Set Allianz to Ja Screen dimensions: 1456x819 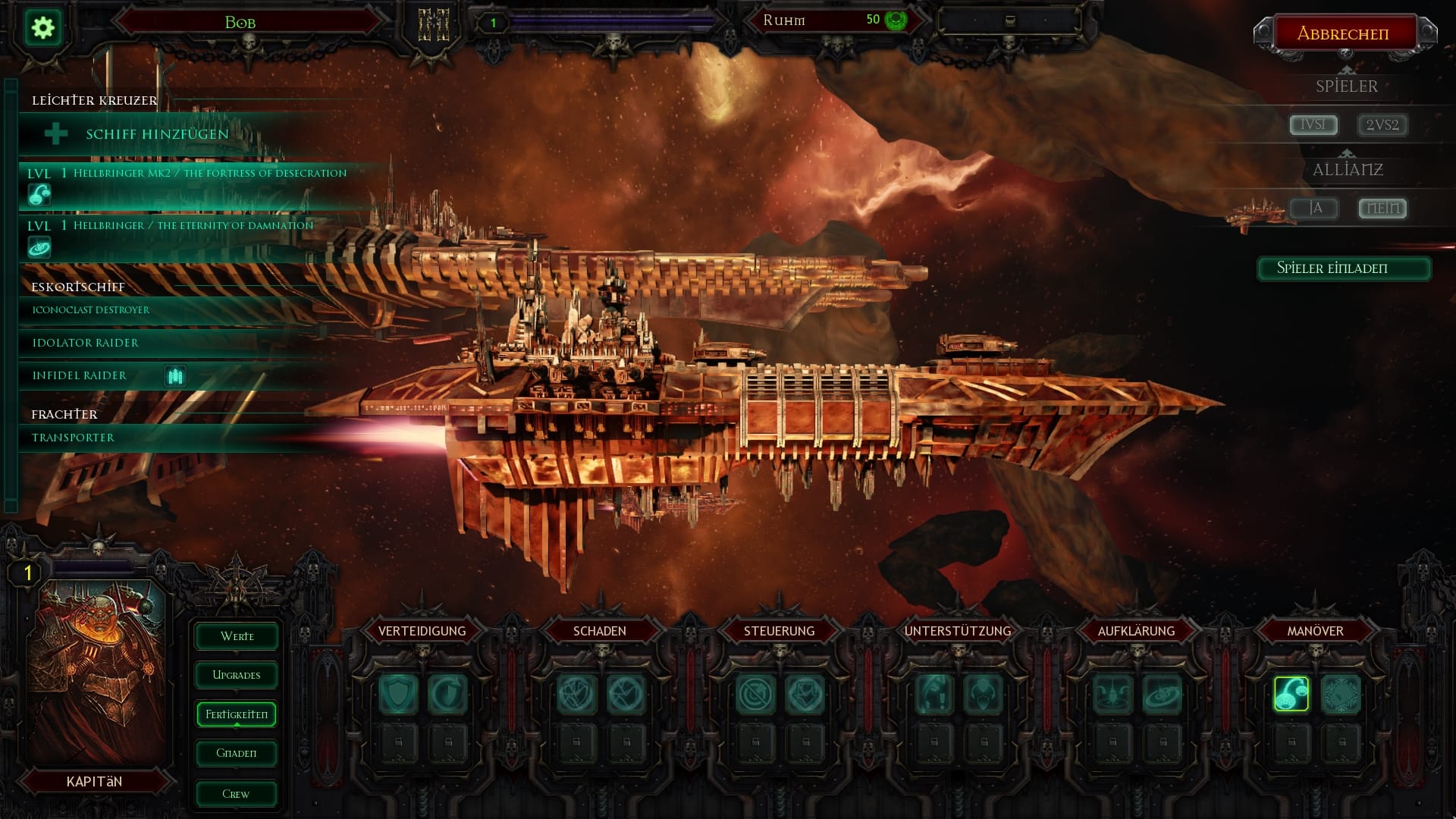pyautogui.click(x=1315, y=208)
